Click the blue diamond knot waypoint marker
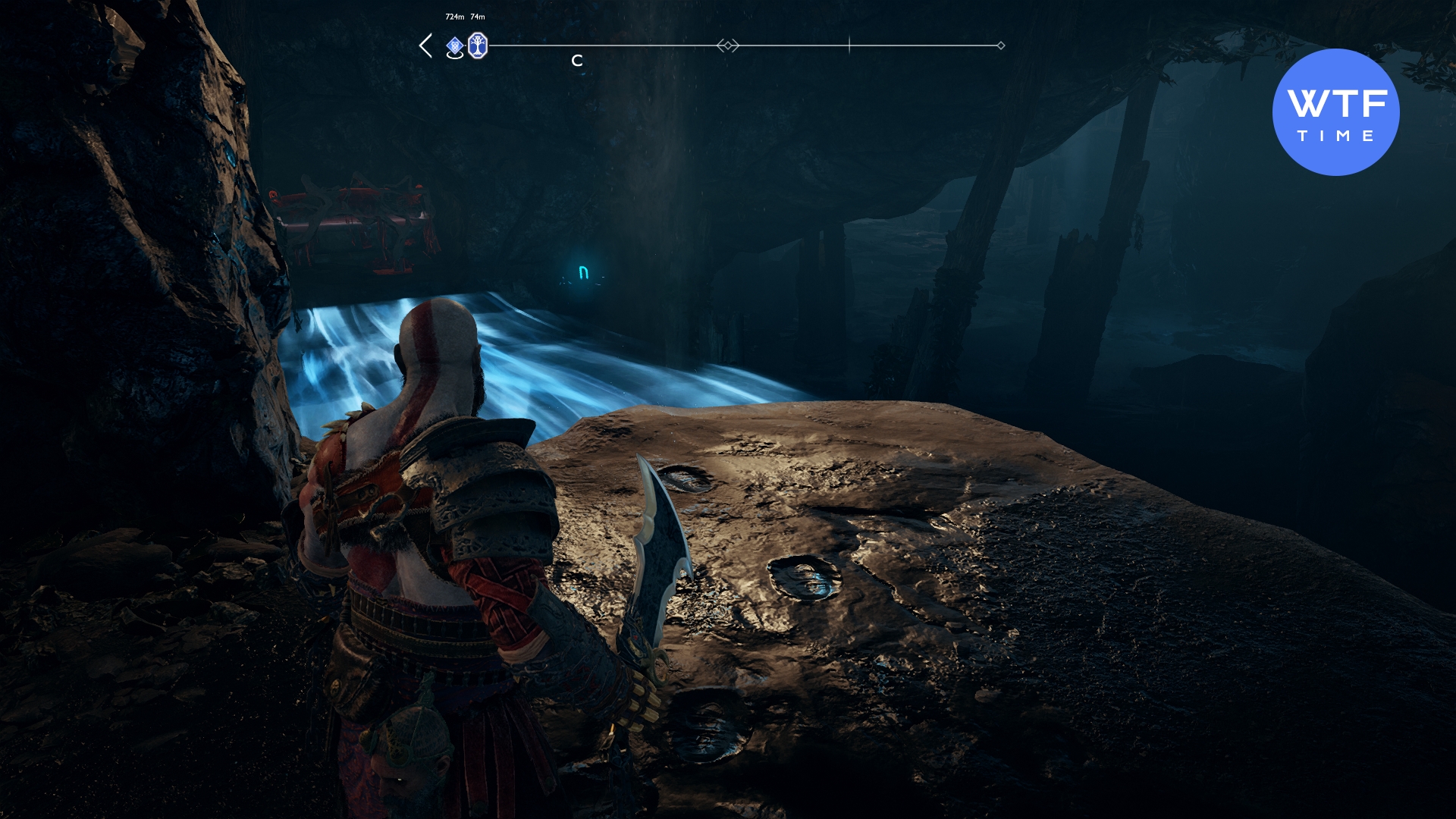This screenshot has height=819, width=1456. point(454,46)
